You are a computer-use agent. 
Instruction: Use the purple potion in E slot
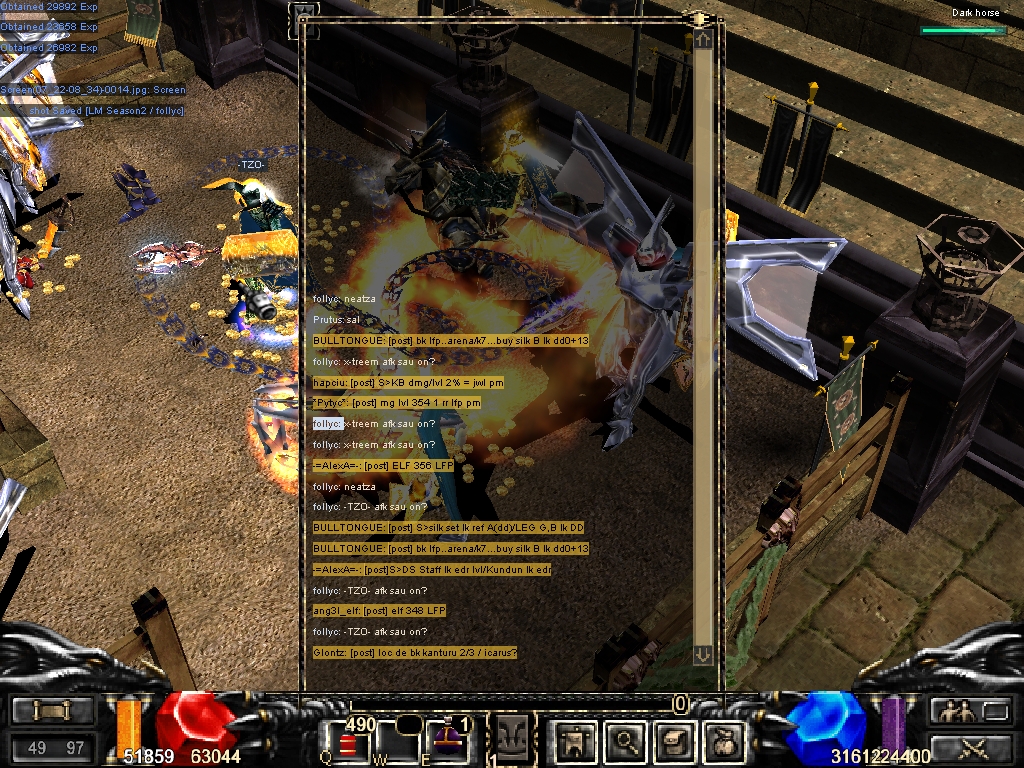pyautogui.click(x=446, y=738)
